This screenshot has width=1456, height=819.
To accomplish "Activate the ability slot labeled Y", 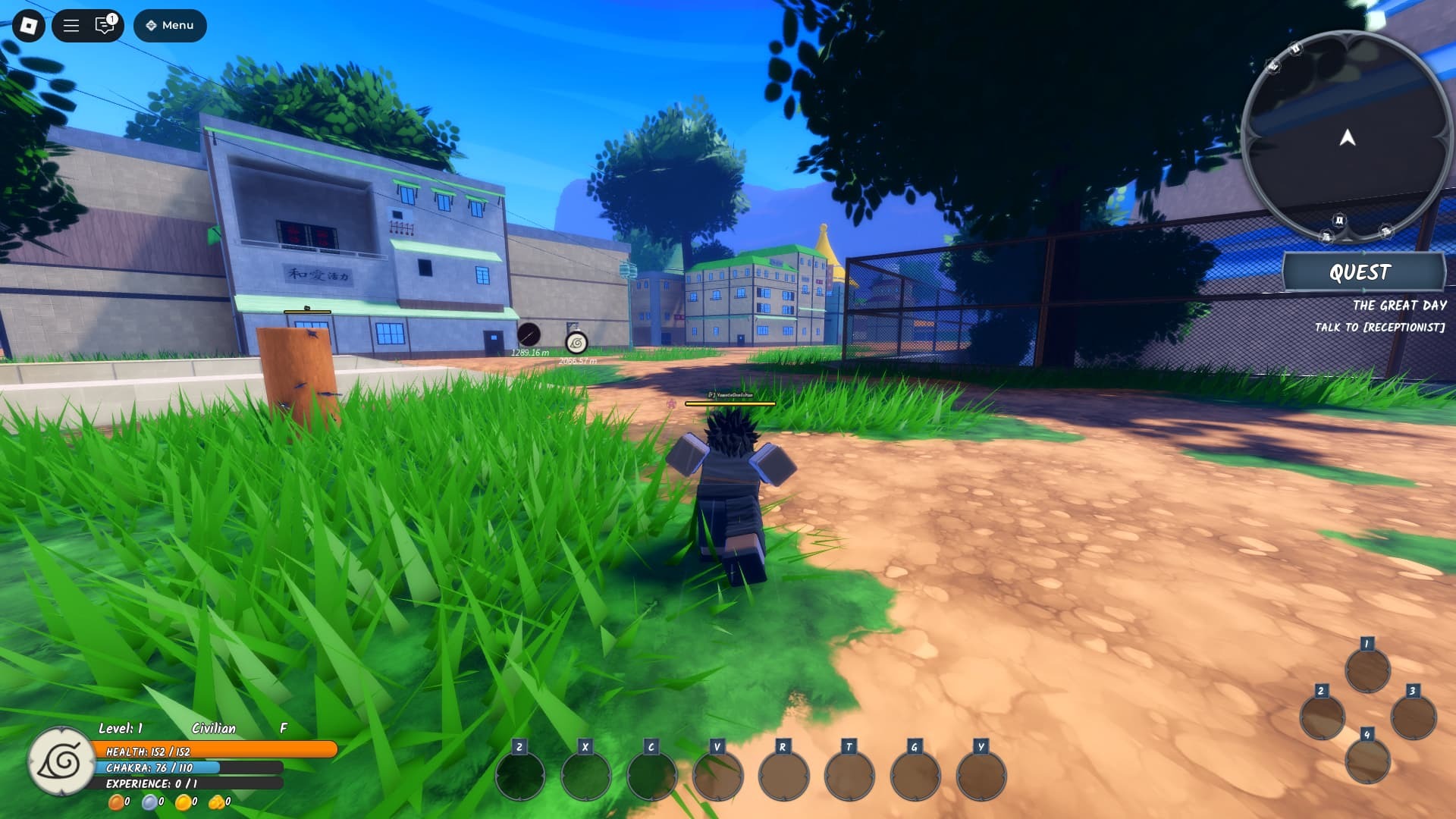I will point(981,775).
